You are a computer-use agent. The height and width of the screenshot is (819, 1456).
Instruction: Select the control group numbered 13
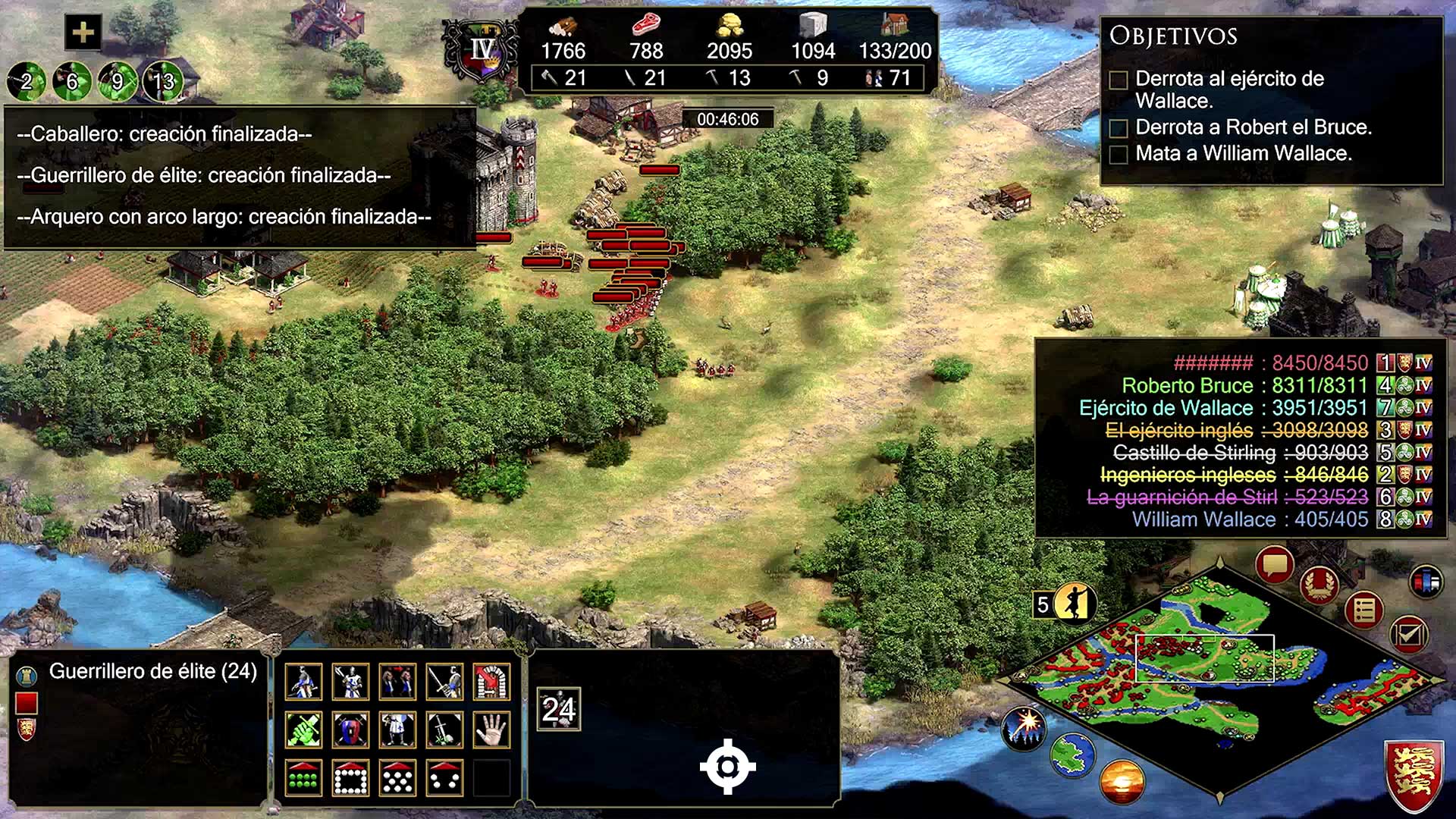[x=163, y=81]
